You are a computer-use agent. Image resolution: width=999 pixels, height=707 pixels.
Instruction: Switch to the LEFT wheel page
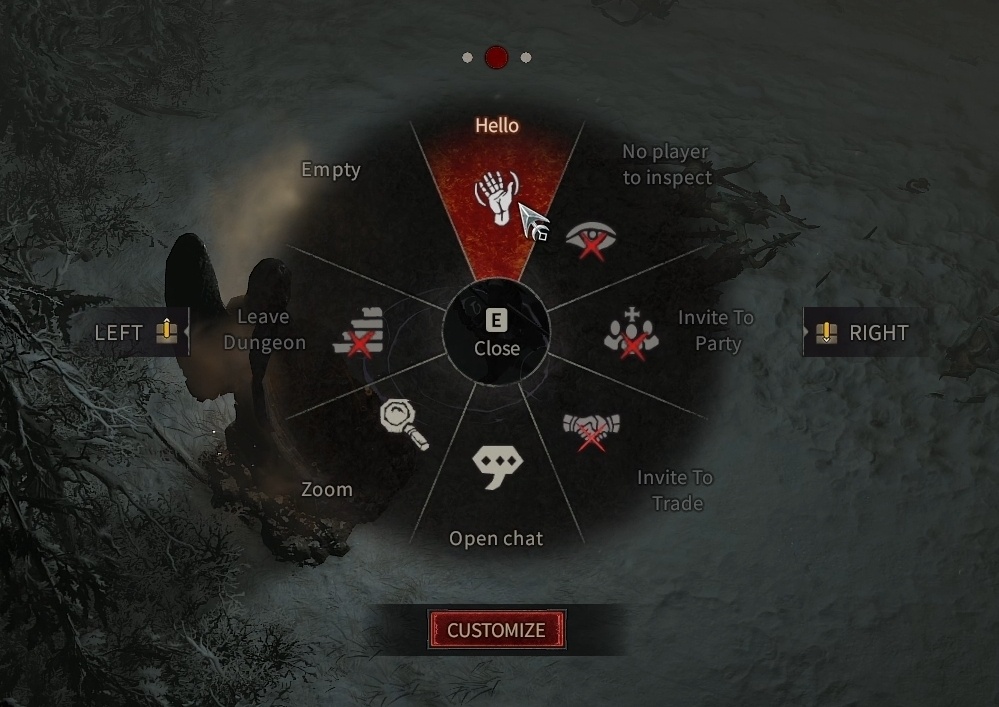135,332
